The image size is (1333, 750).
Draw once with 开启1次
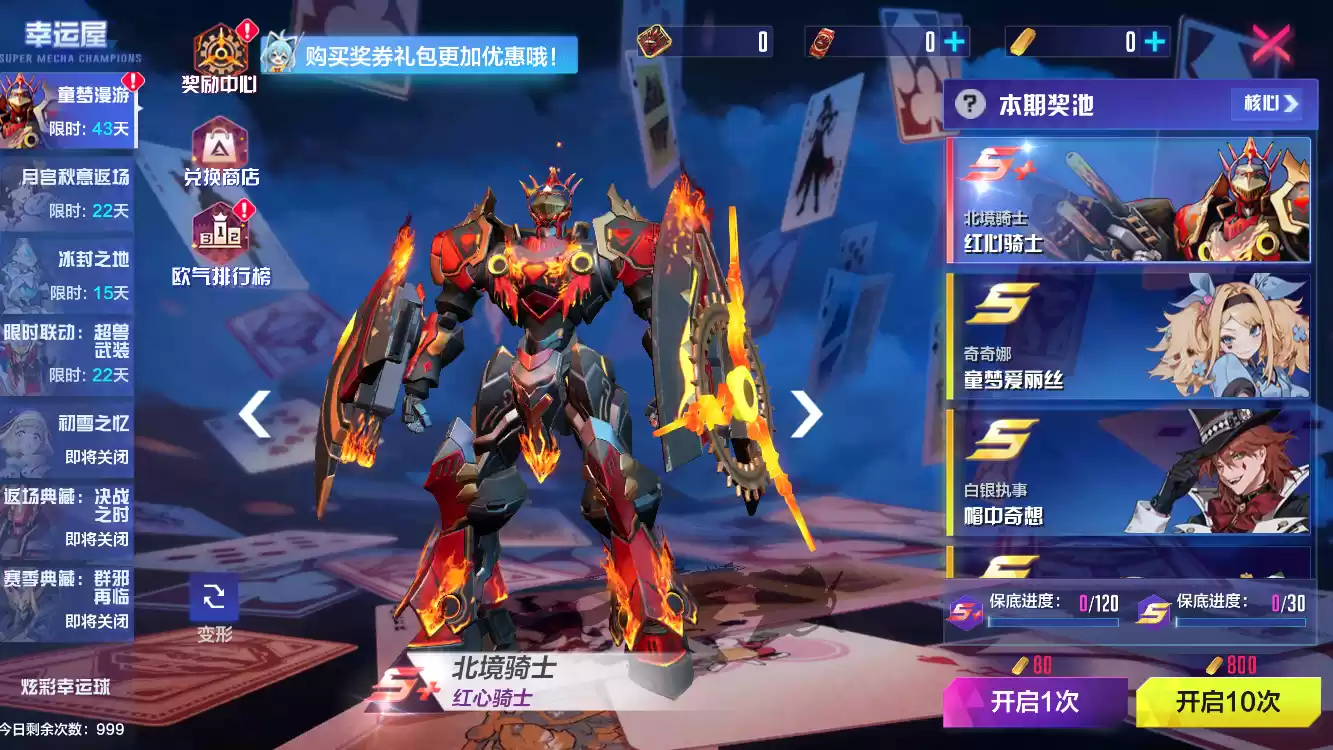[1035, 701]
